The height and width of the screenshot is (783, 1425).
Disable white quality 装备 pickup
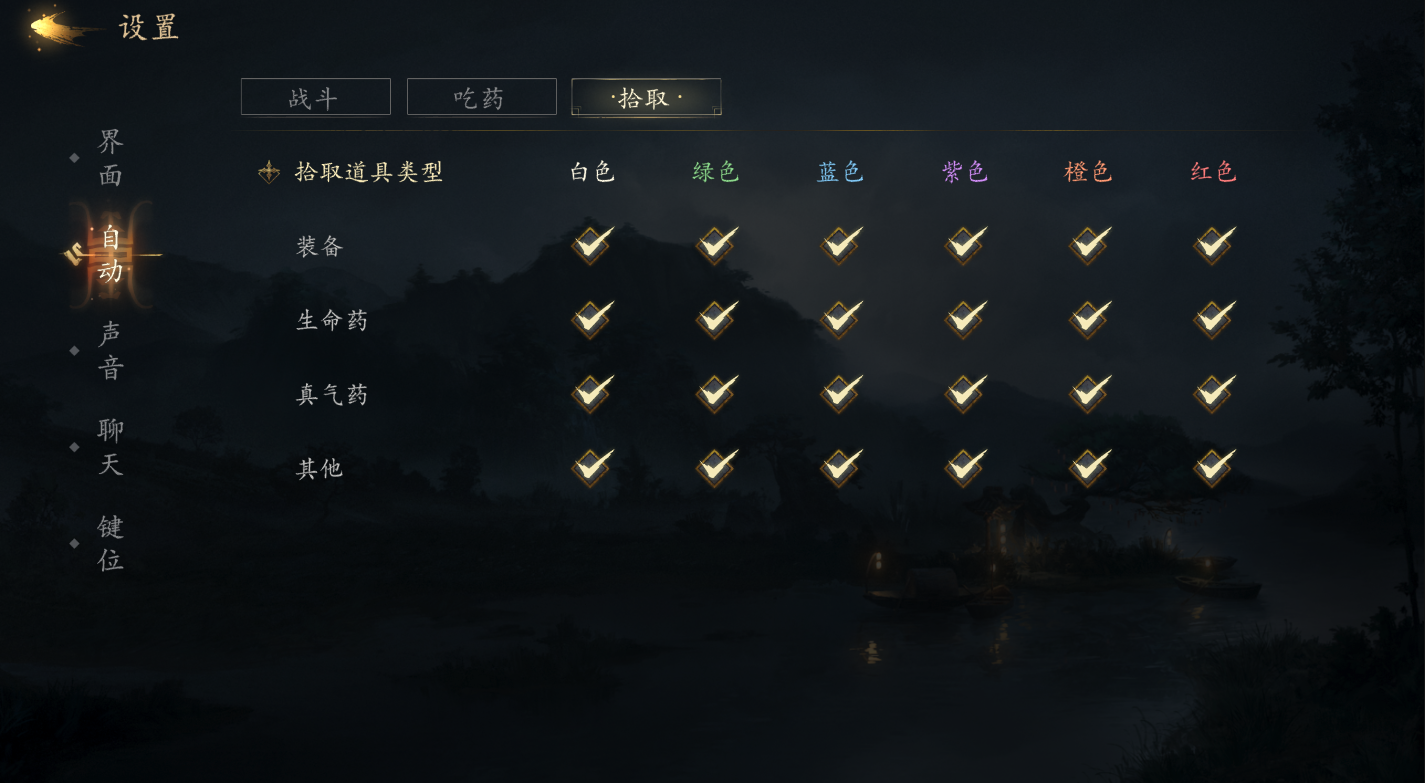pyautogui.click(x=590, y=245)
